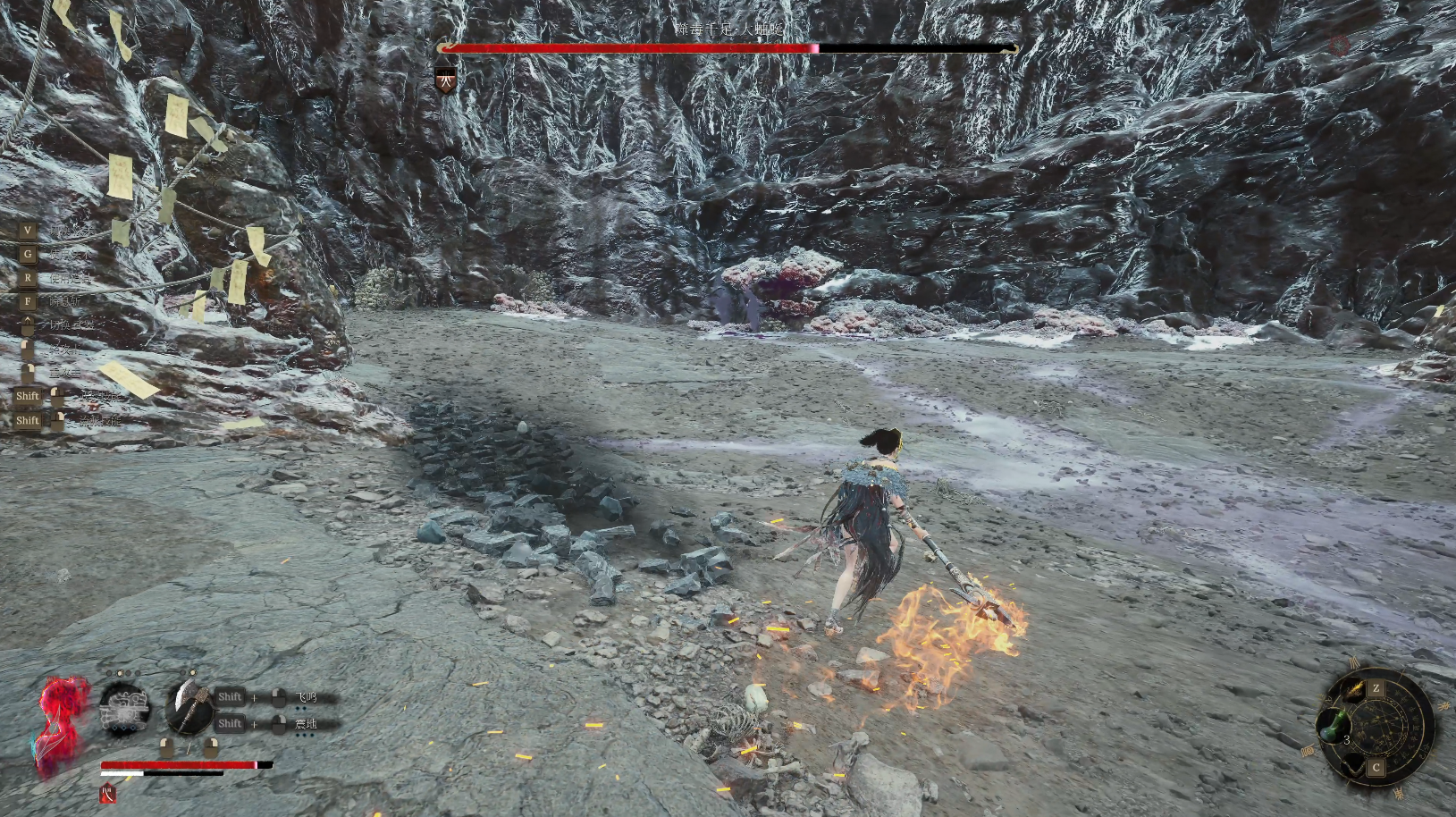This screenshot has height=817, width=1456.
Task: Select the equipped axe weapon icon
Action: [189, 708]
